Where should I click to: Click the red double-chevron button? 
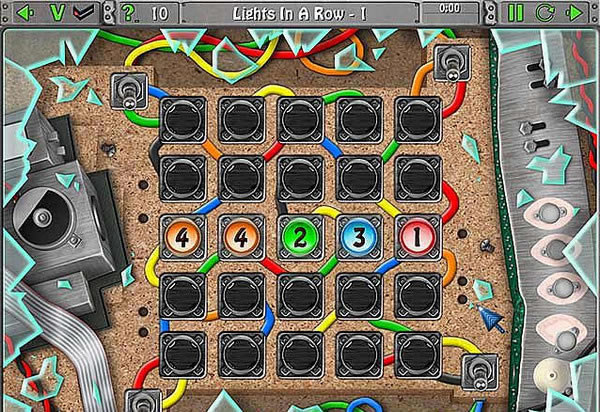87,13
